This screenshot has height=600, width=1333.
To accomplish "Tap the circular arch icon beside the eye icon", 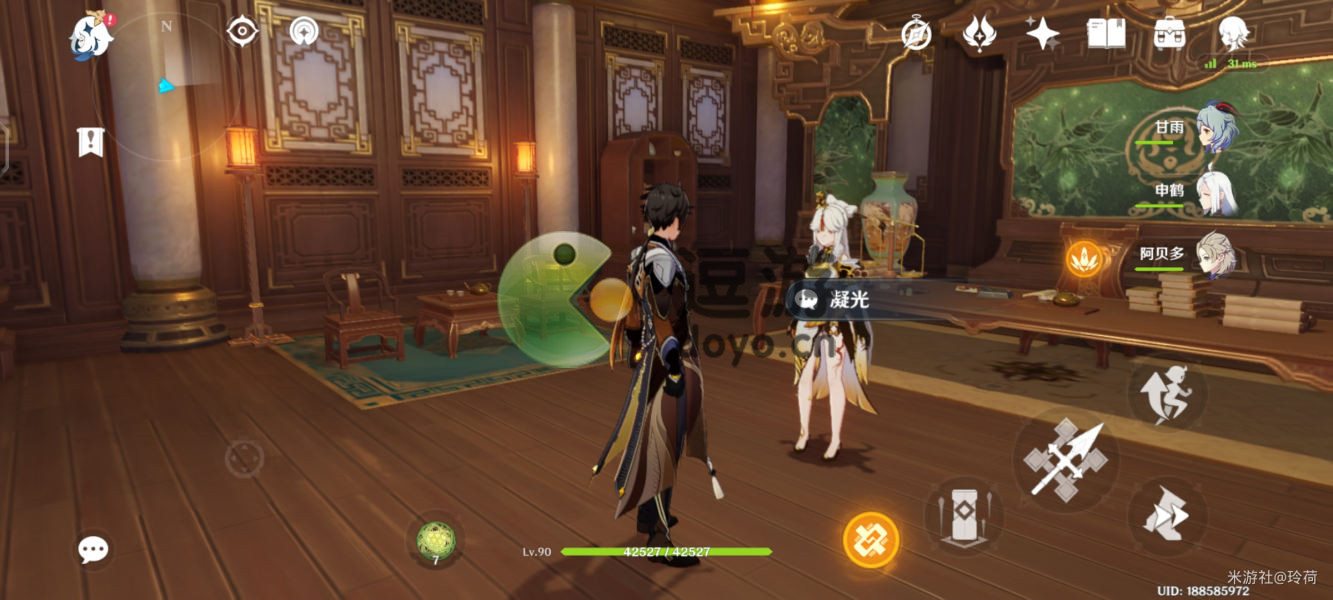I will click(304, 32).
